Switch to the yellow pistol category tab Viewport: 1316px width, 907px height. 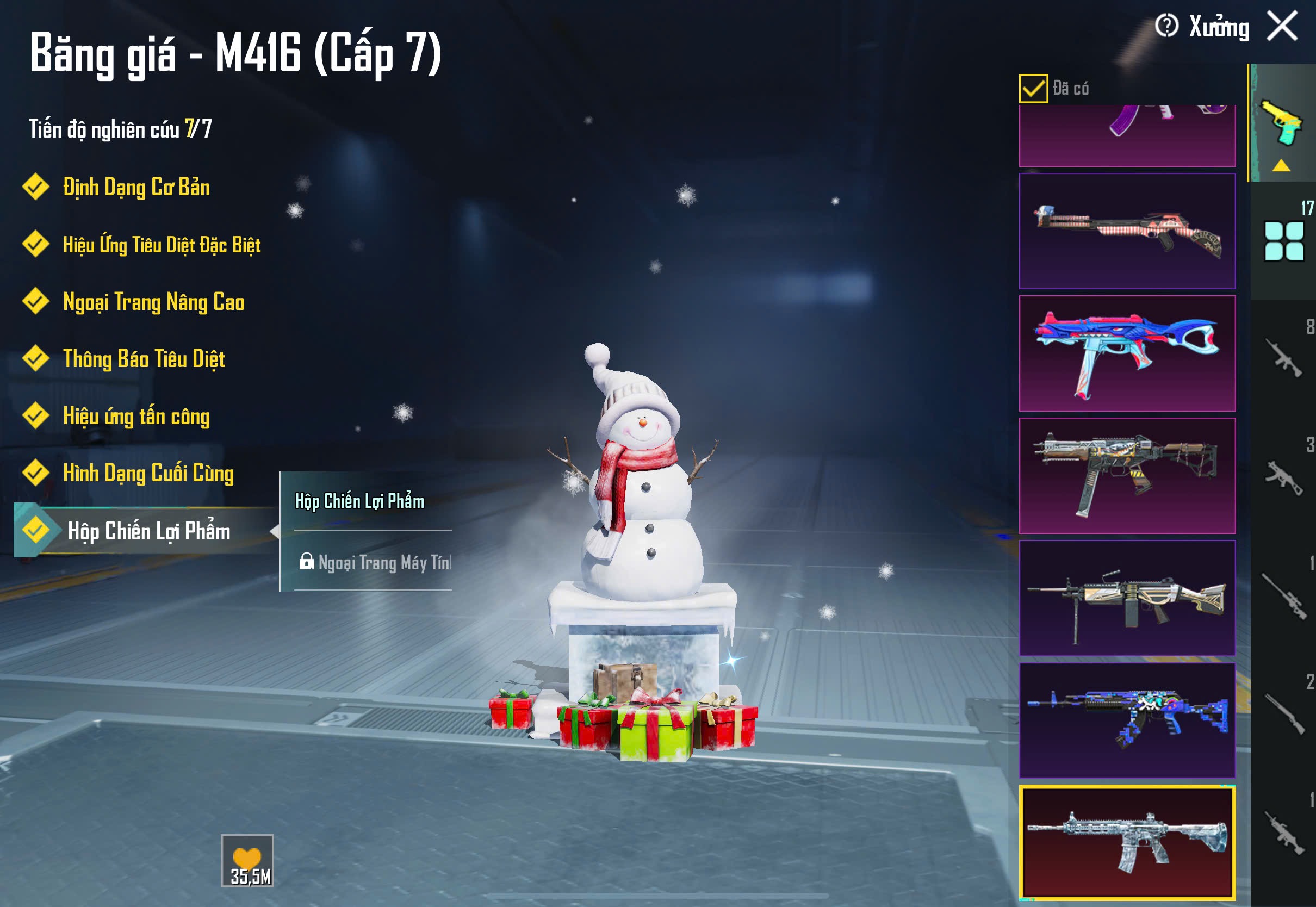click(x=1282, y=124)
